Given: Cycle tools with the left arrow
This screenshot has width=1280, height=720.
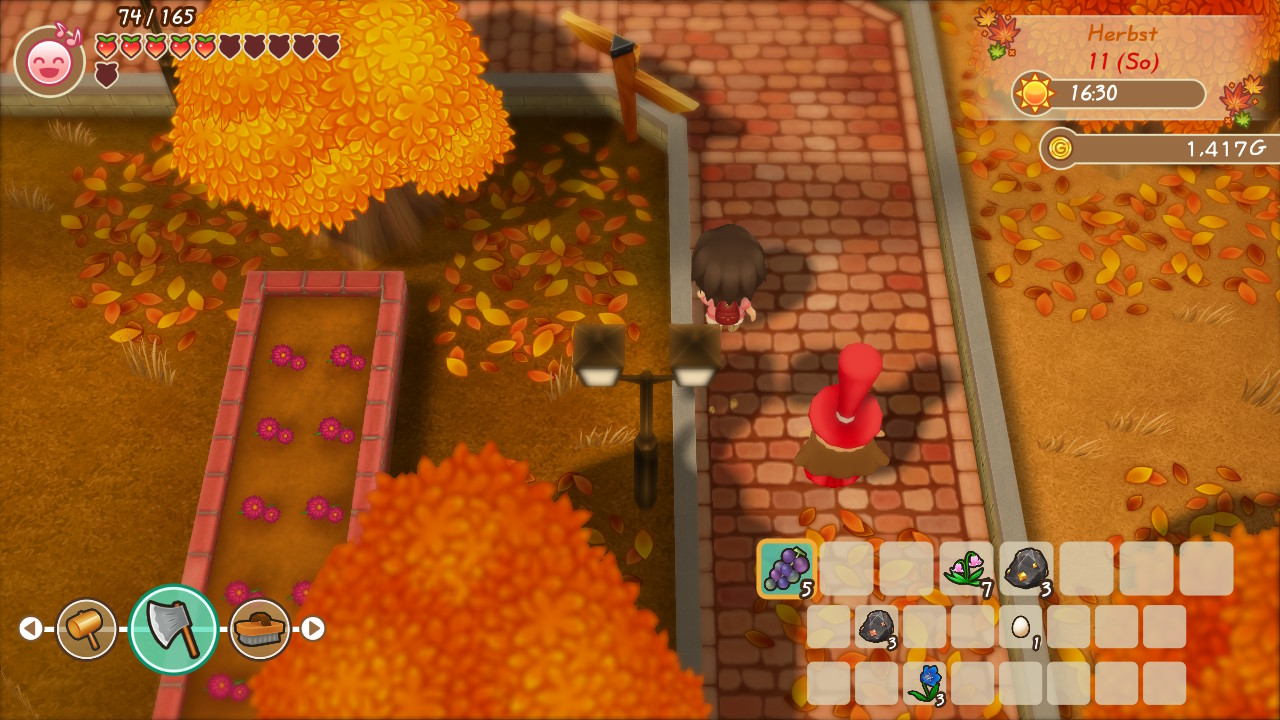Looking at the screenshot, I should click(31, 629).
